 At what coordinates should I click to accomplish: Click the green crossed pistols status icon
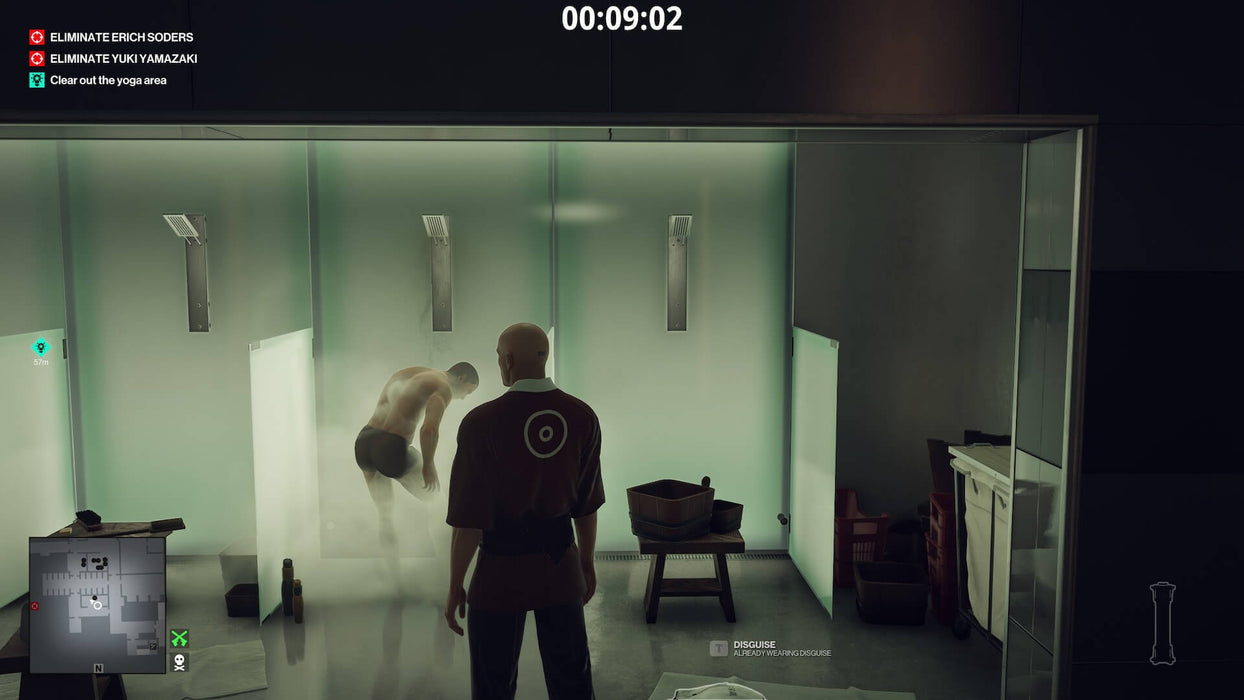[179, 638]
